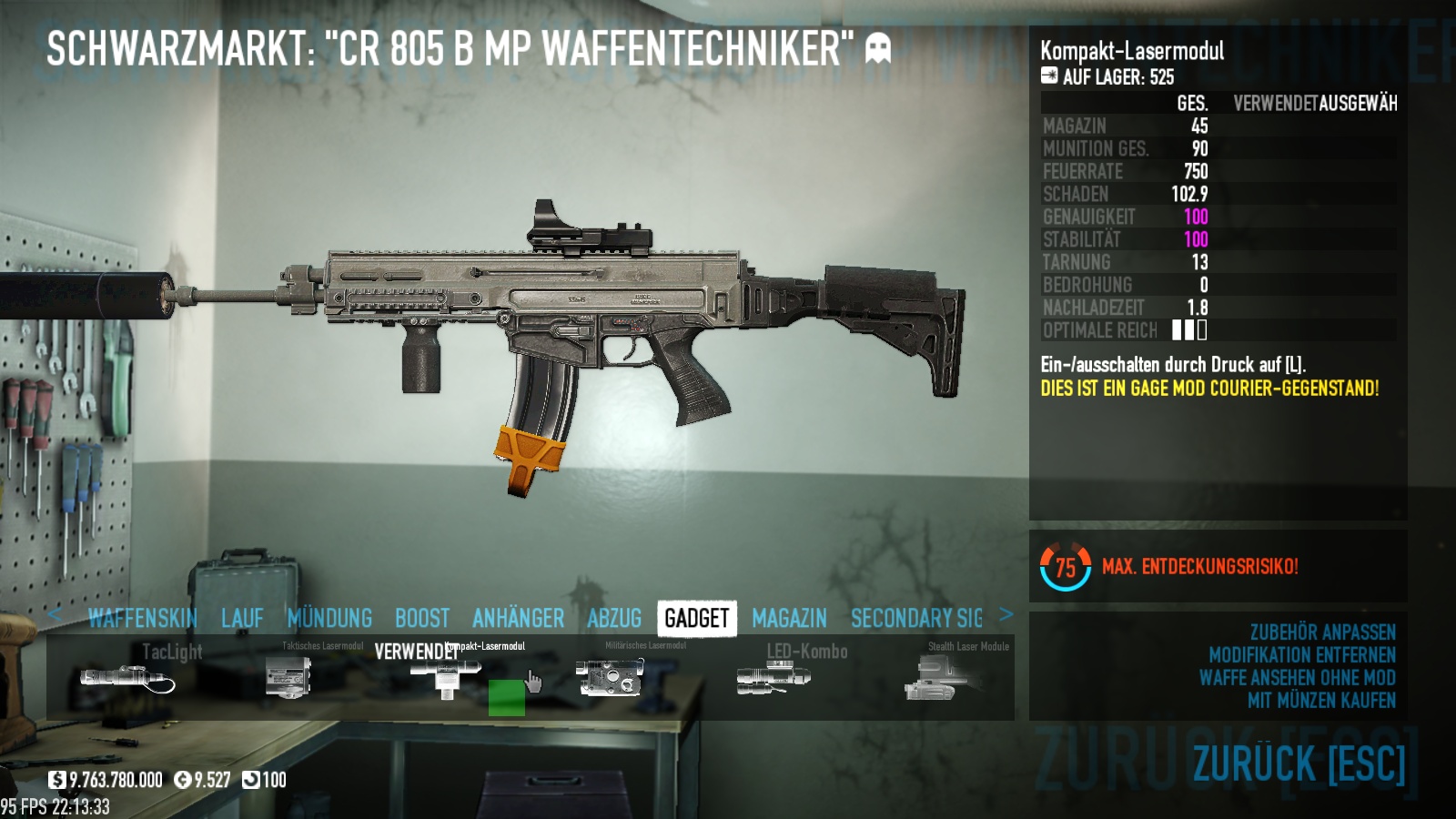Switch to the Waffenskin tab
The height and width of the screenshot is (819, 1456).
143,619
